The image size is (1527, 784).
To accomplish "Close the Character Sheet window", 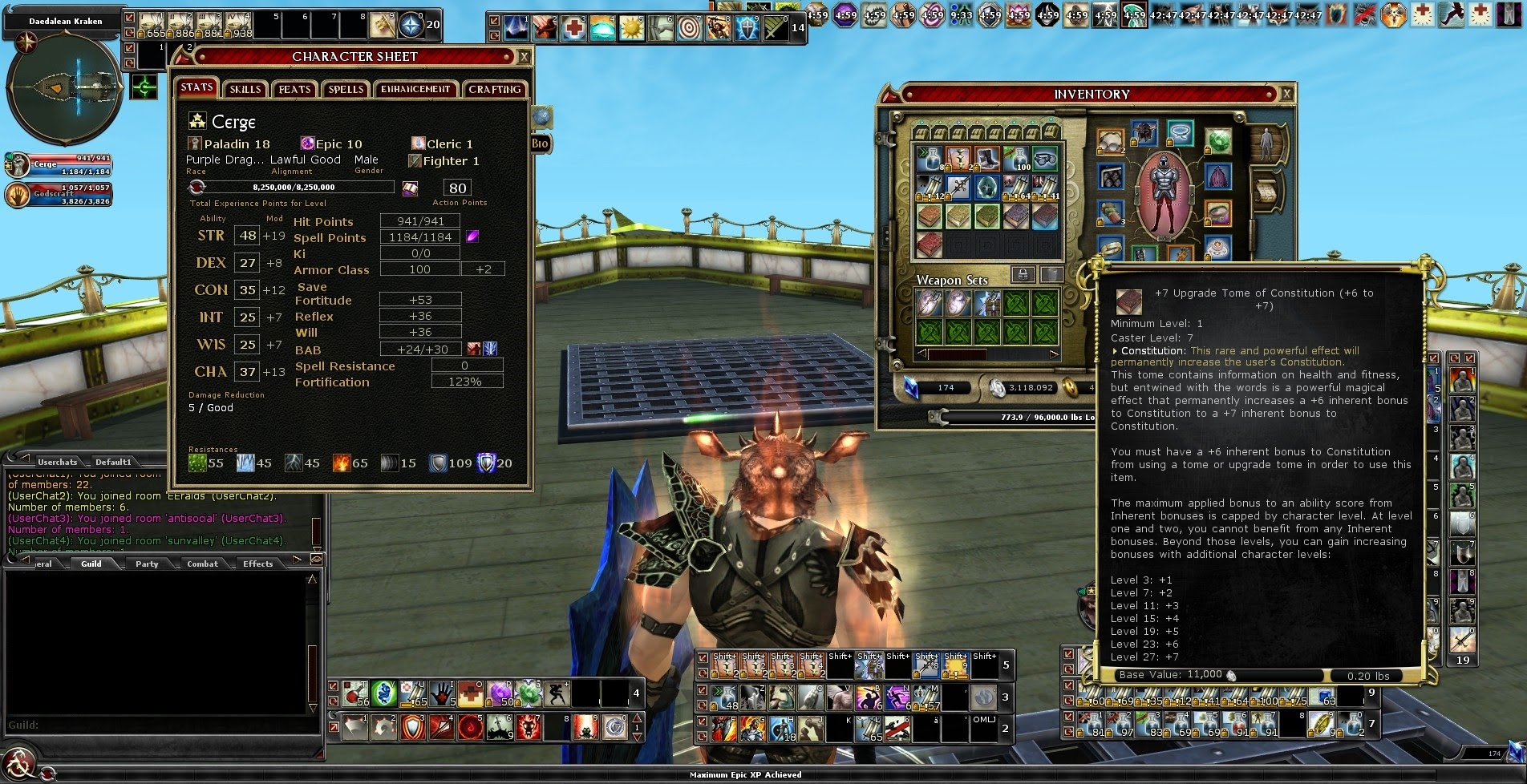I will pyautogui.click(x=524, y=57).
